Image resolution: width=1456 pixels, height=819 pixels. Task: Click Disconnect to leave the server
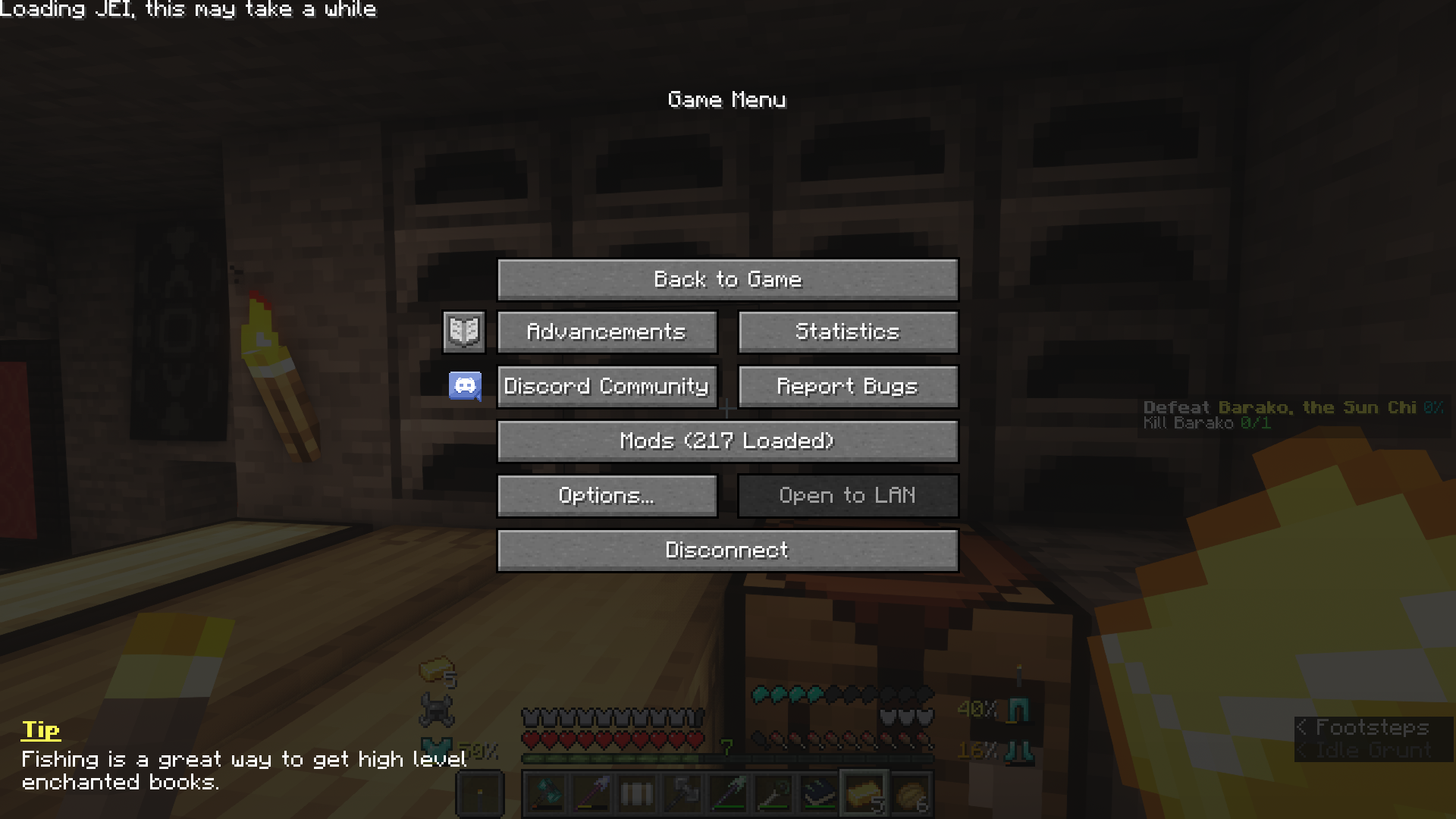(x=727, y=550)
